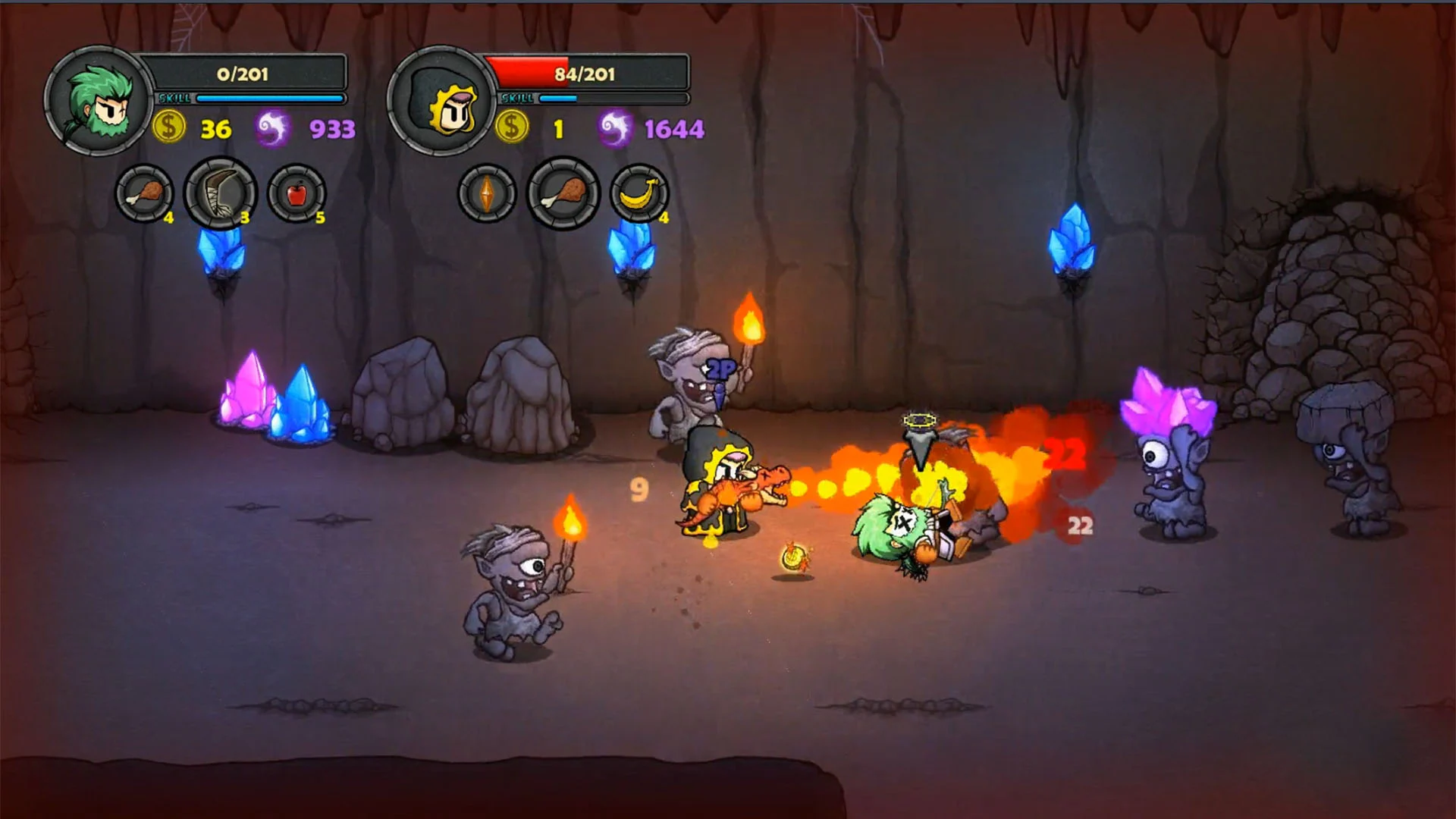This screenshot has height=819, width=1456.
Task: Use the apple item showing 5 count
Action: click(298, 195)
